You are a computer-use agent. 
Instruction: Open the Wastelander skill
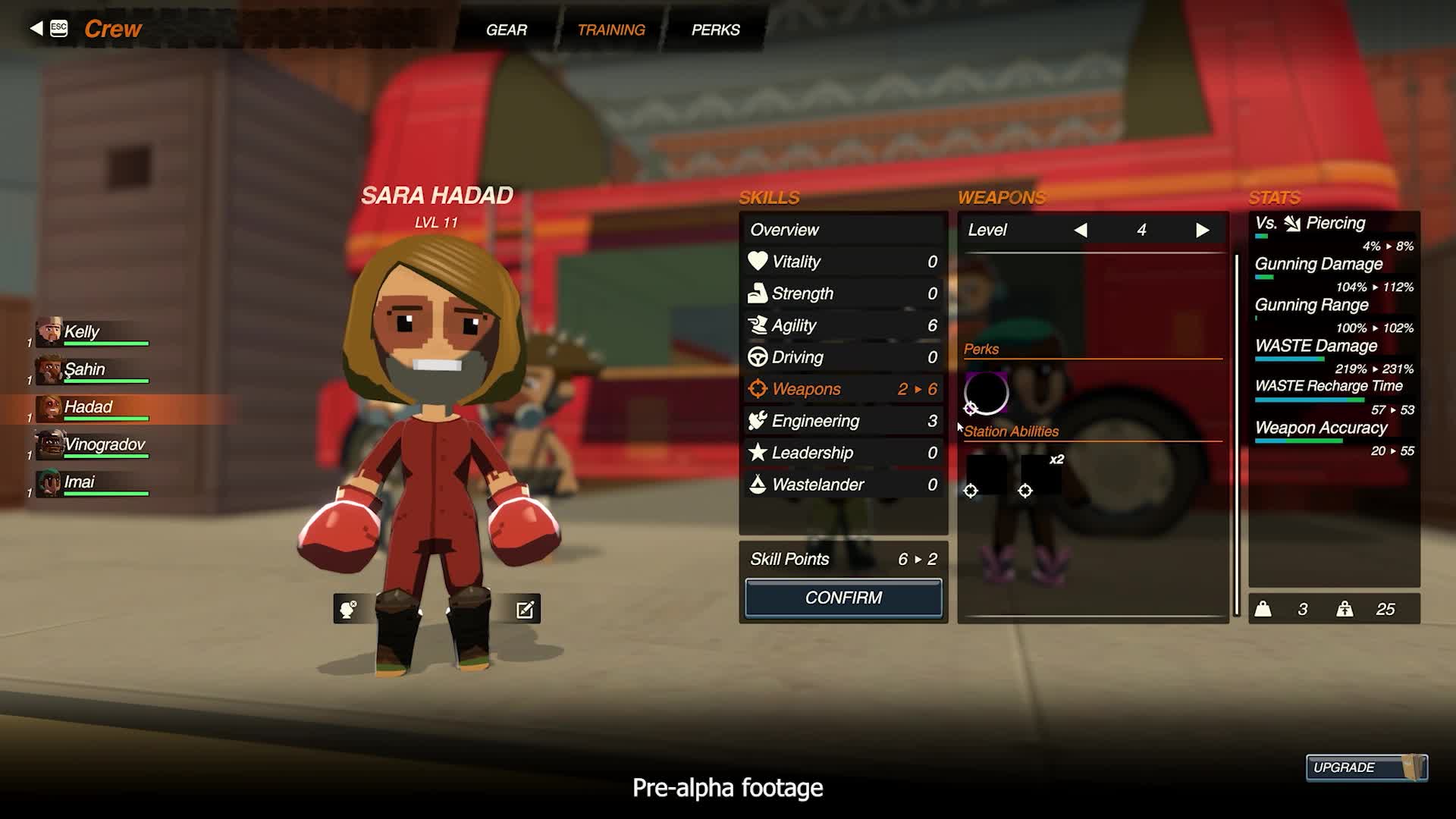[843, 485]
